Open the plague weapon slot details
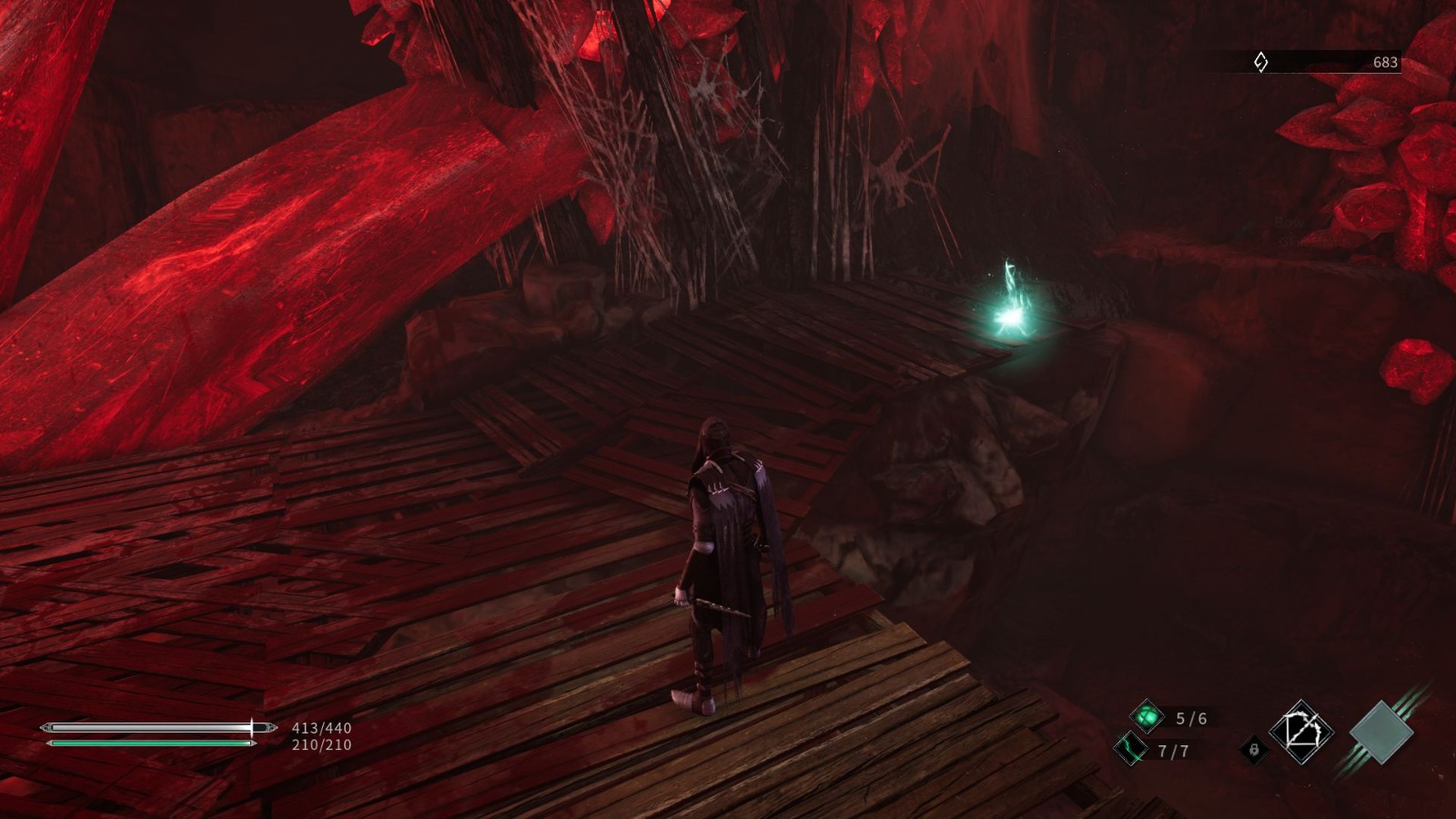1456x819 pixels. pos(1147,717)
